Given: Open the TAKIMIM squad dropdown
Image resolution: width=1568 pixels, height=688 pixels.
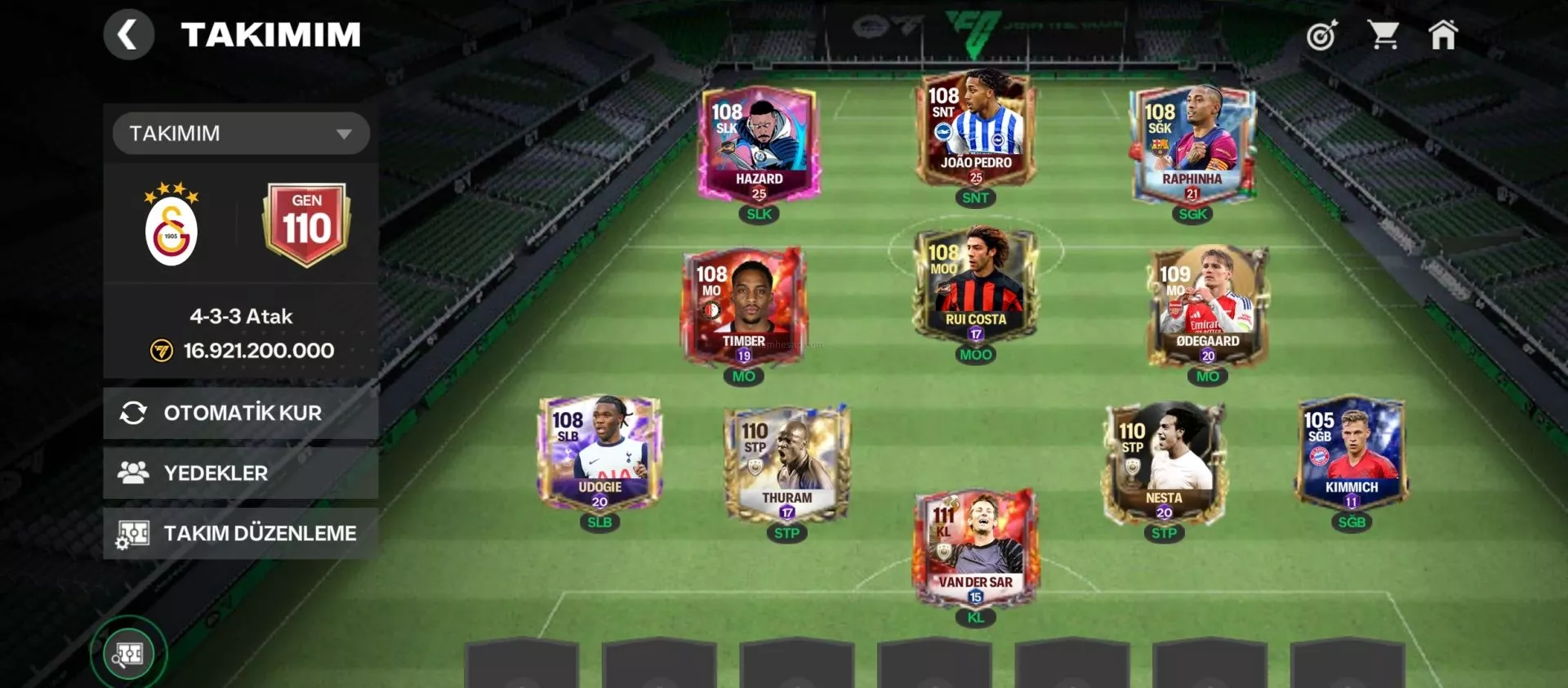Looking at the screenshot, I should (240, 133).
